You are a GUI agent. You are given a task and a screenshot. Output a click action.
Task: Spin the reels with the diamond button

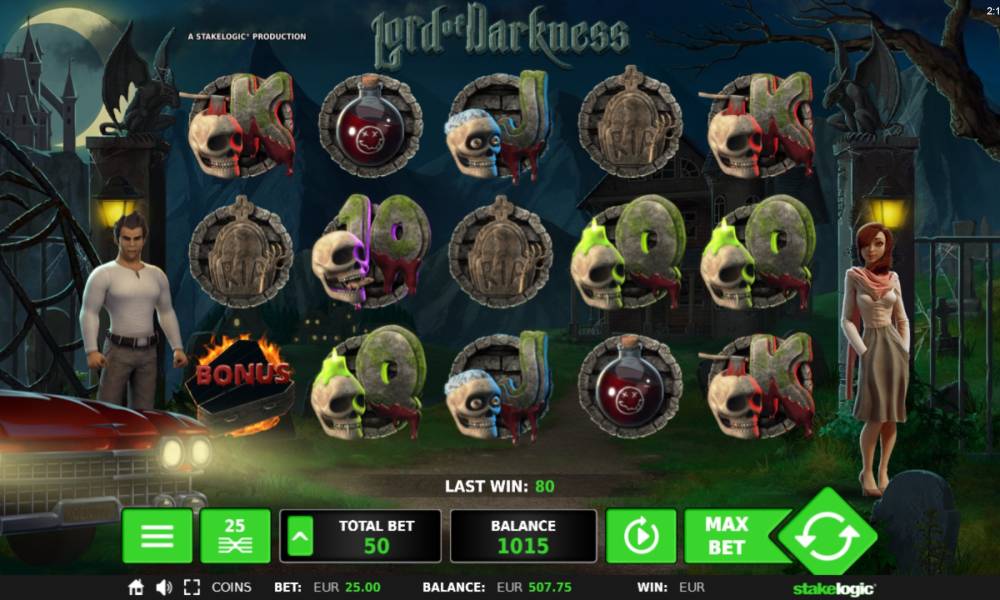coord(827,537)
